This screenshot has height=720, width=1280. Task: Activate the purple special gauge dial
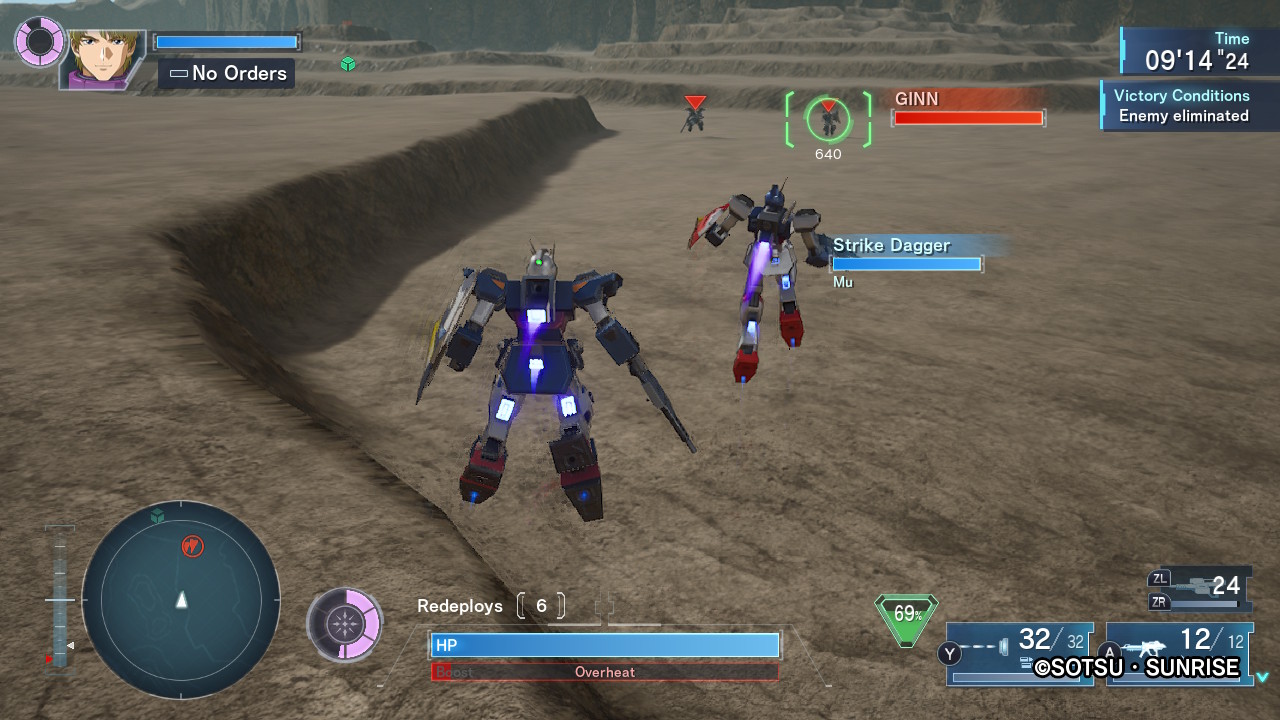click(x=345, y=624)
